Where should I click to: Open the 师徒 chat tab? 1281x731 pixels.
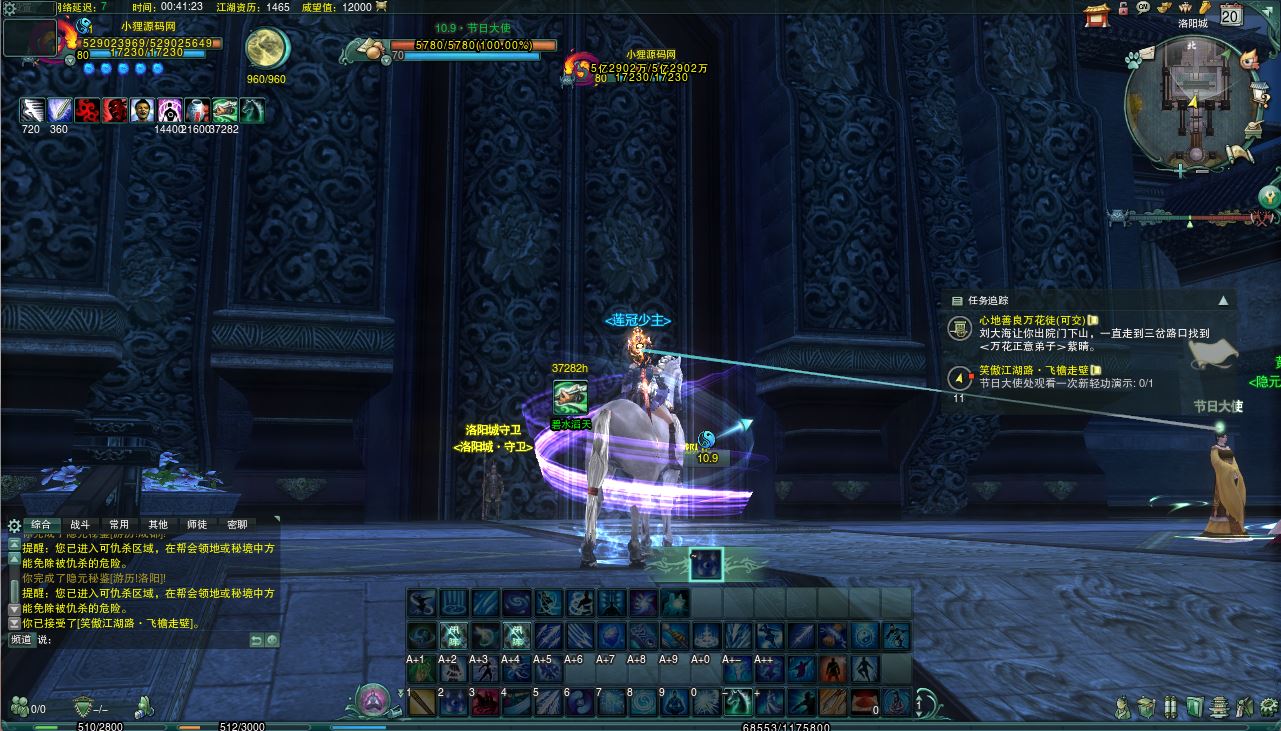[x=197, y=524]
